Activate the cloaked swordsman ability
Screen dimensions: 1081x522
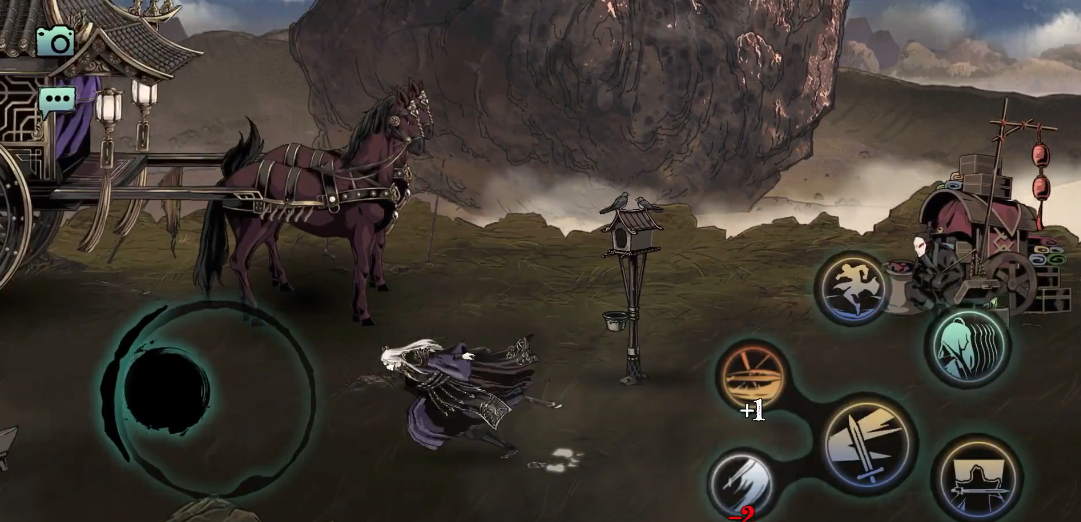pyautogui.click(x=976, y=479)
